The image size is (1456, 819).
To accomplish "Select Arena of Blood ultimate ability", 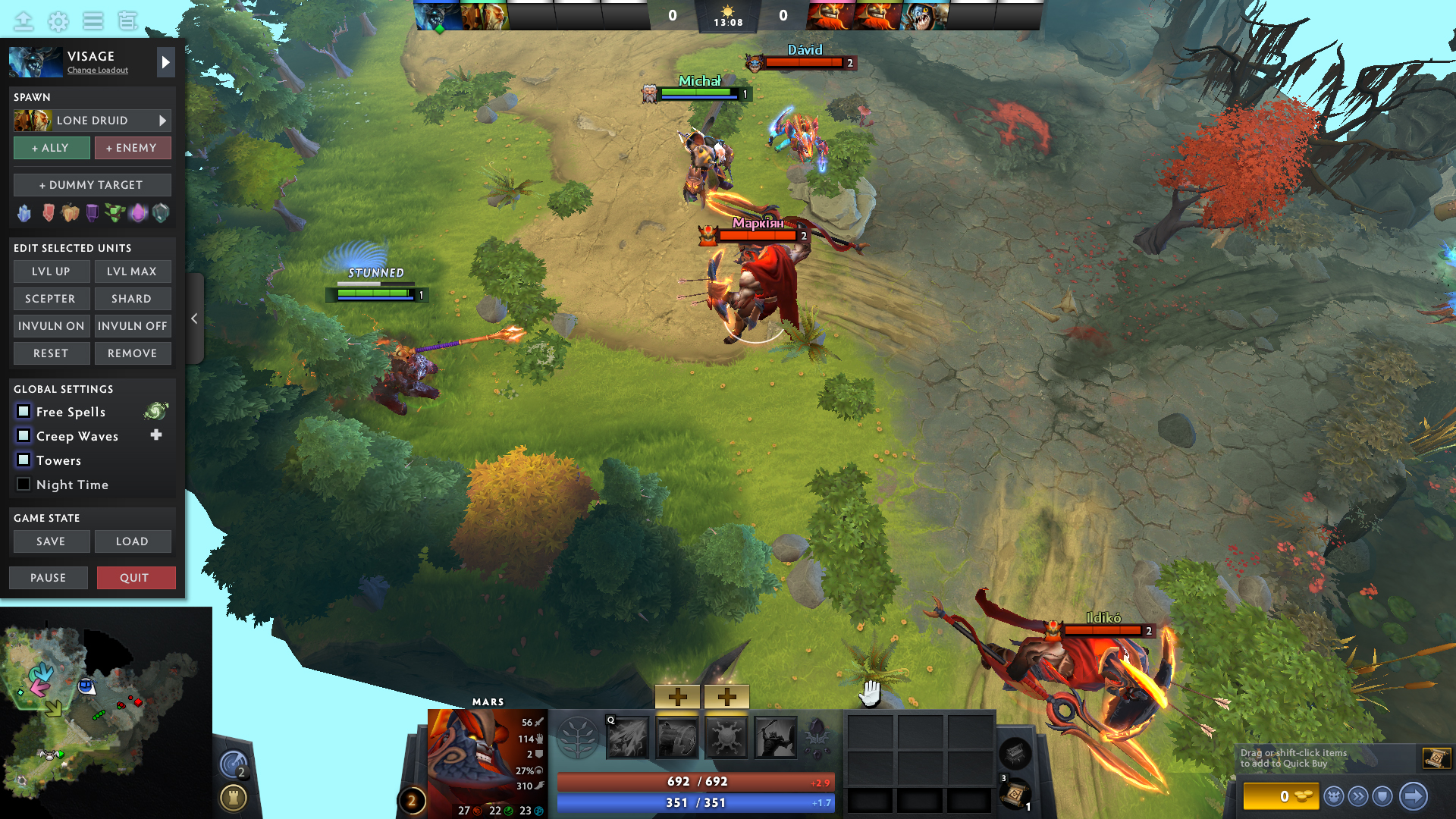I will (x=777, y=736).
